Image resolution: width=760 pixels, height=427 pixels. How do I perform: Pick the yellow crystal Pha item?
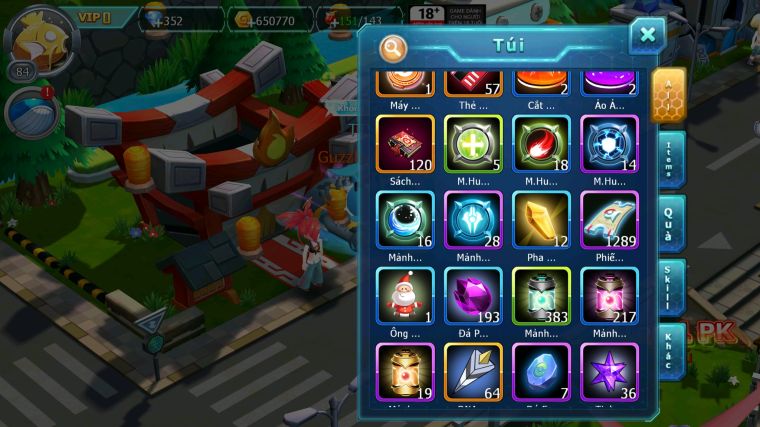click(x=541, y=221)
